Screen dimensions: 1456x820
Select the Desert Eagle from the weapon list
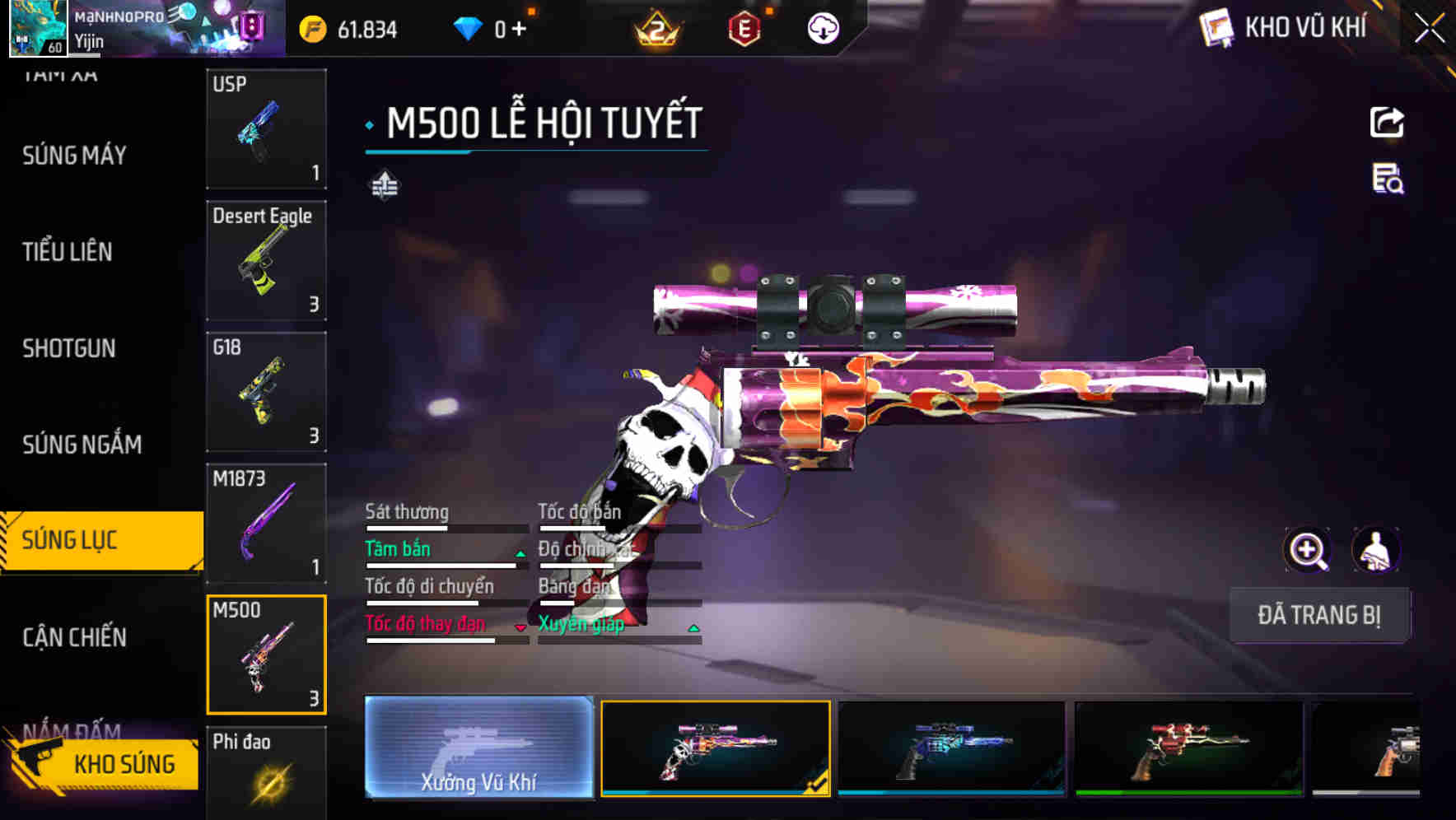[265, 259]
